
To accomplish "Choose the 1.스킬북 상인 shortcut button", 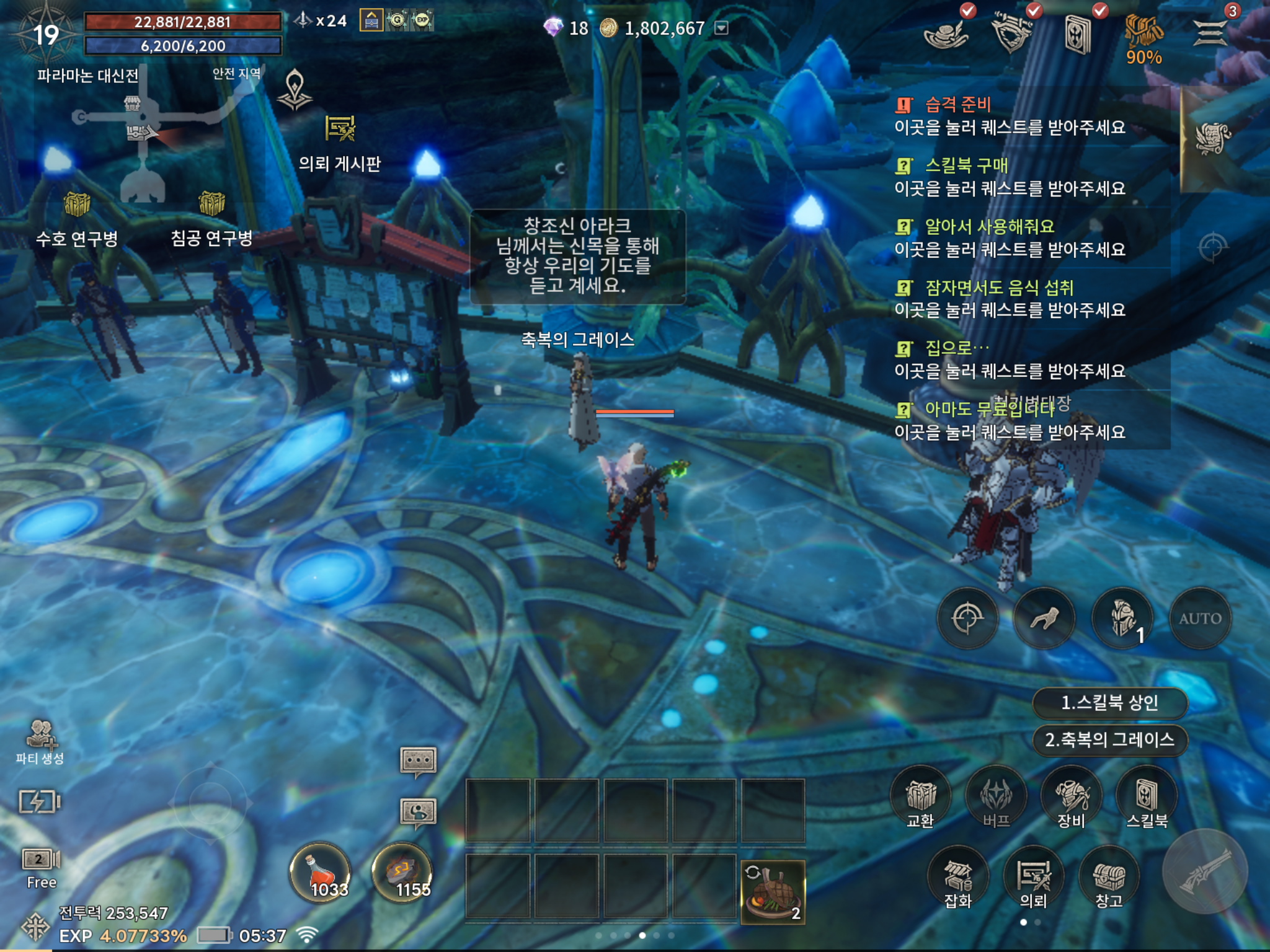I will click(x=1109, y=703).
